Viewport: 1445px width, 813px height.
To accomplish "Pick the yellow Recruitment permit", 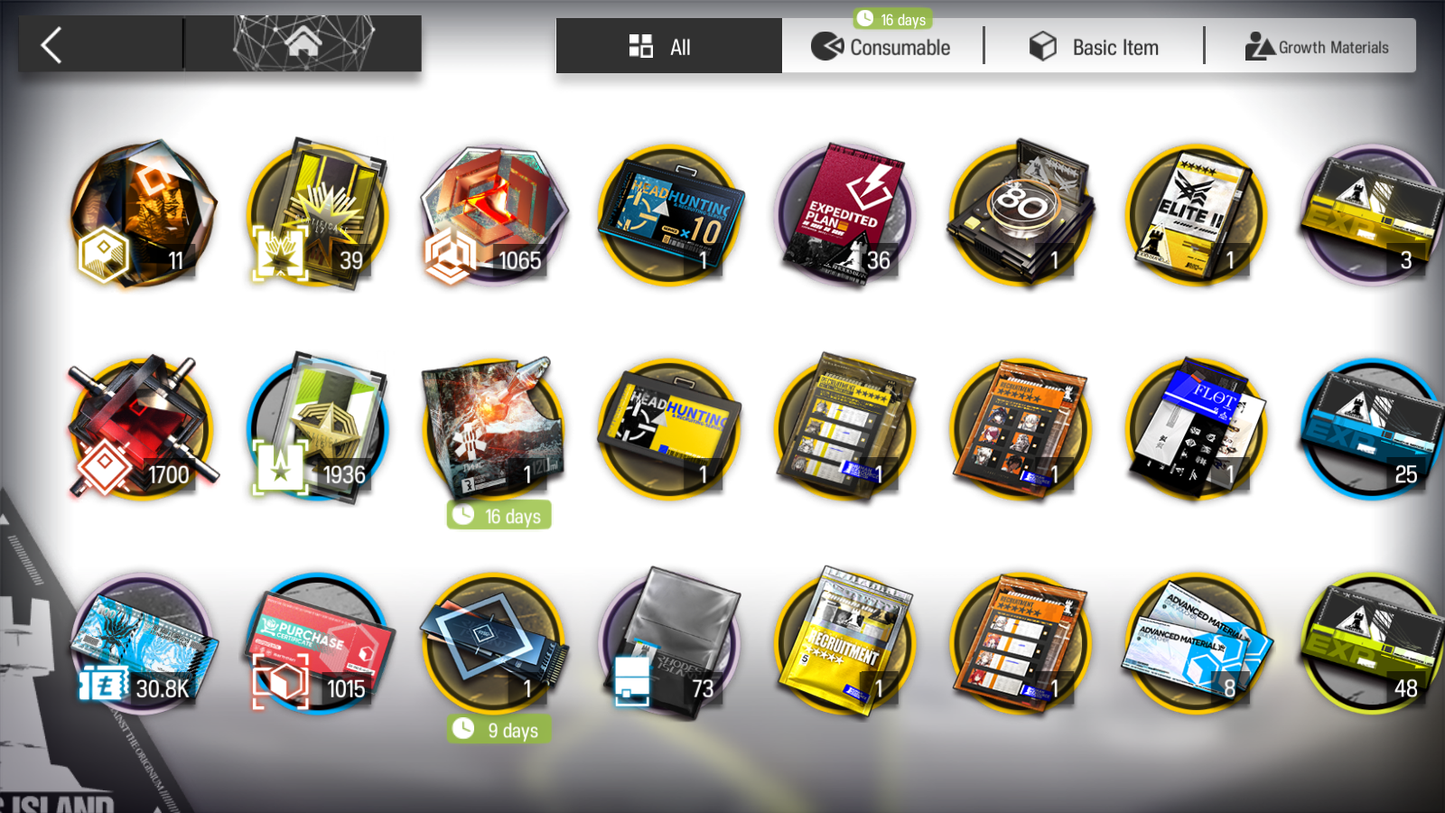I will [x=845, y=643].
